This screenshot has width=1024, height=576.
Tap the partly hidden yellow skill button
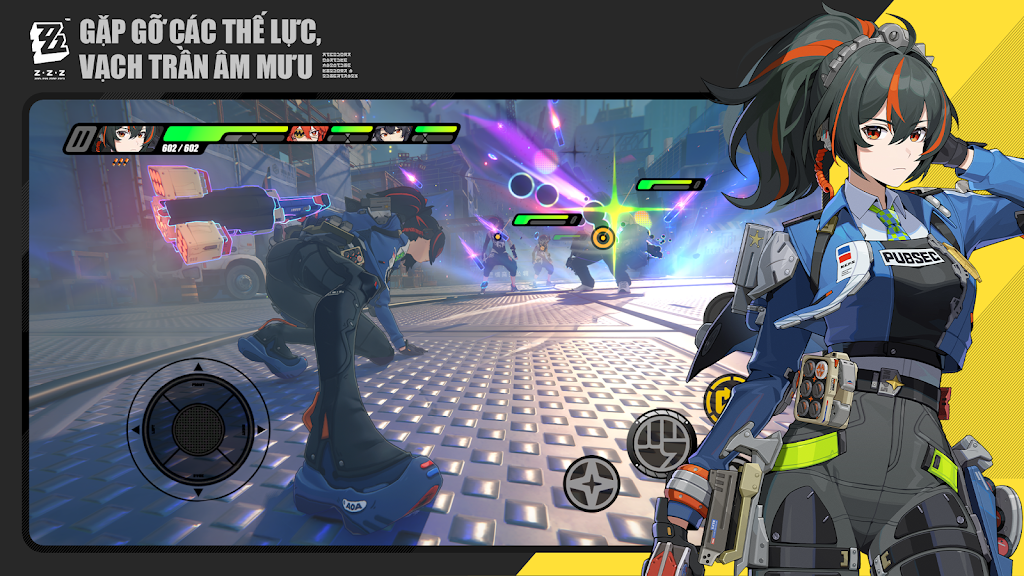[716, 395]
